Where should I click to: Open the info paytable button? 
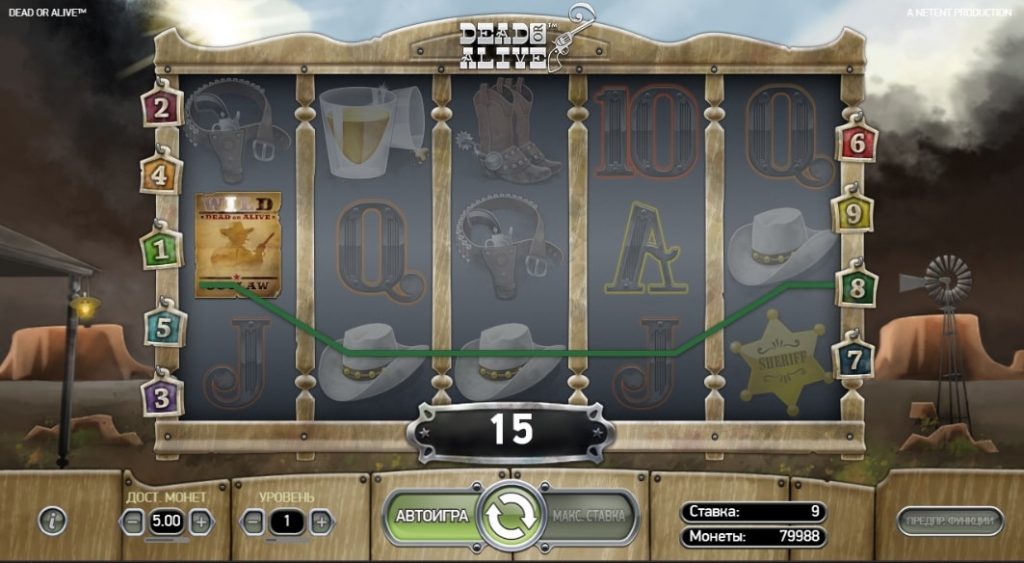click(53, 520)
